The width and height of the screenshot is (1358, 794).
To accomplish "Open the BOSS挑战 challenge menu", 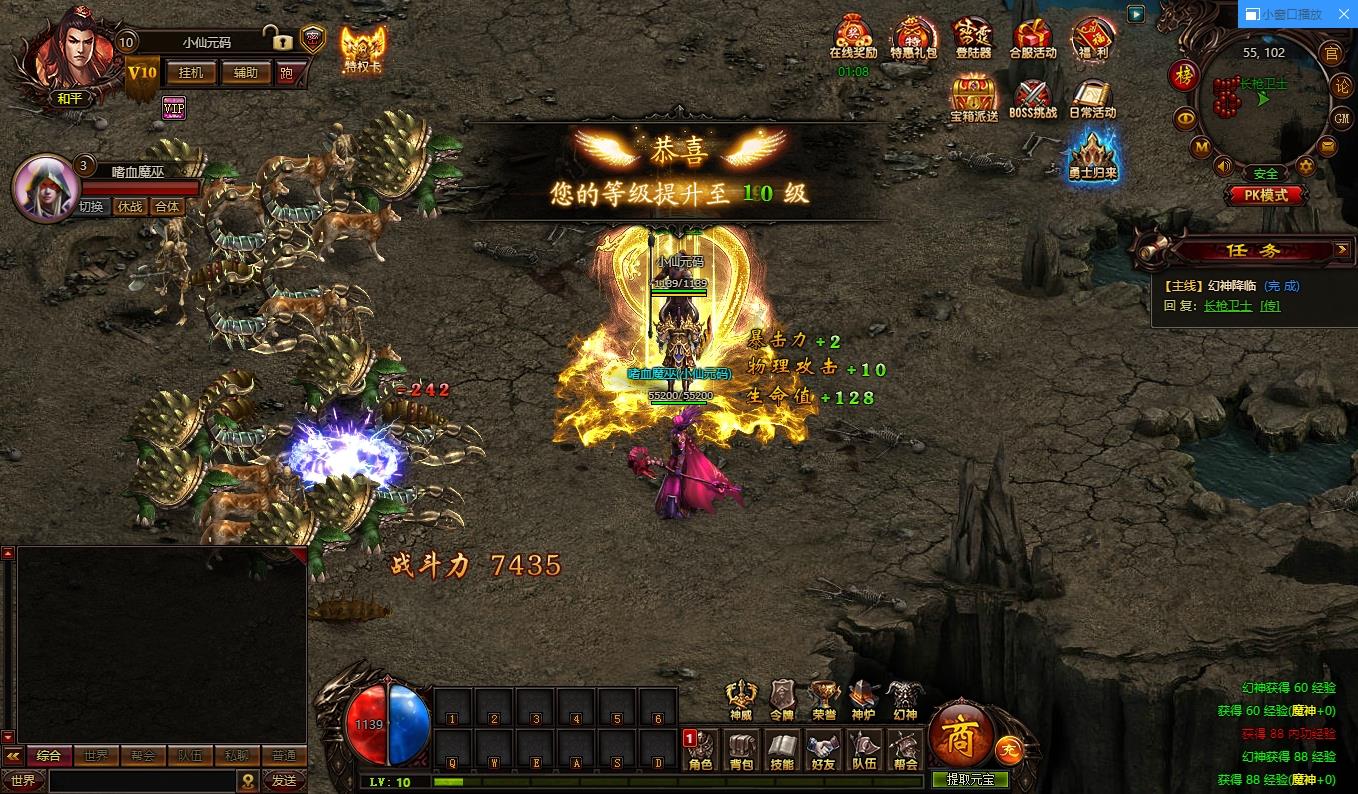I will 1033,98.
